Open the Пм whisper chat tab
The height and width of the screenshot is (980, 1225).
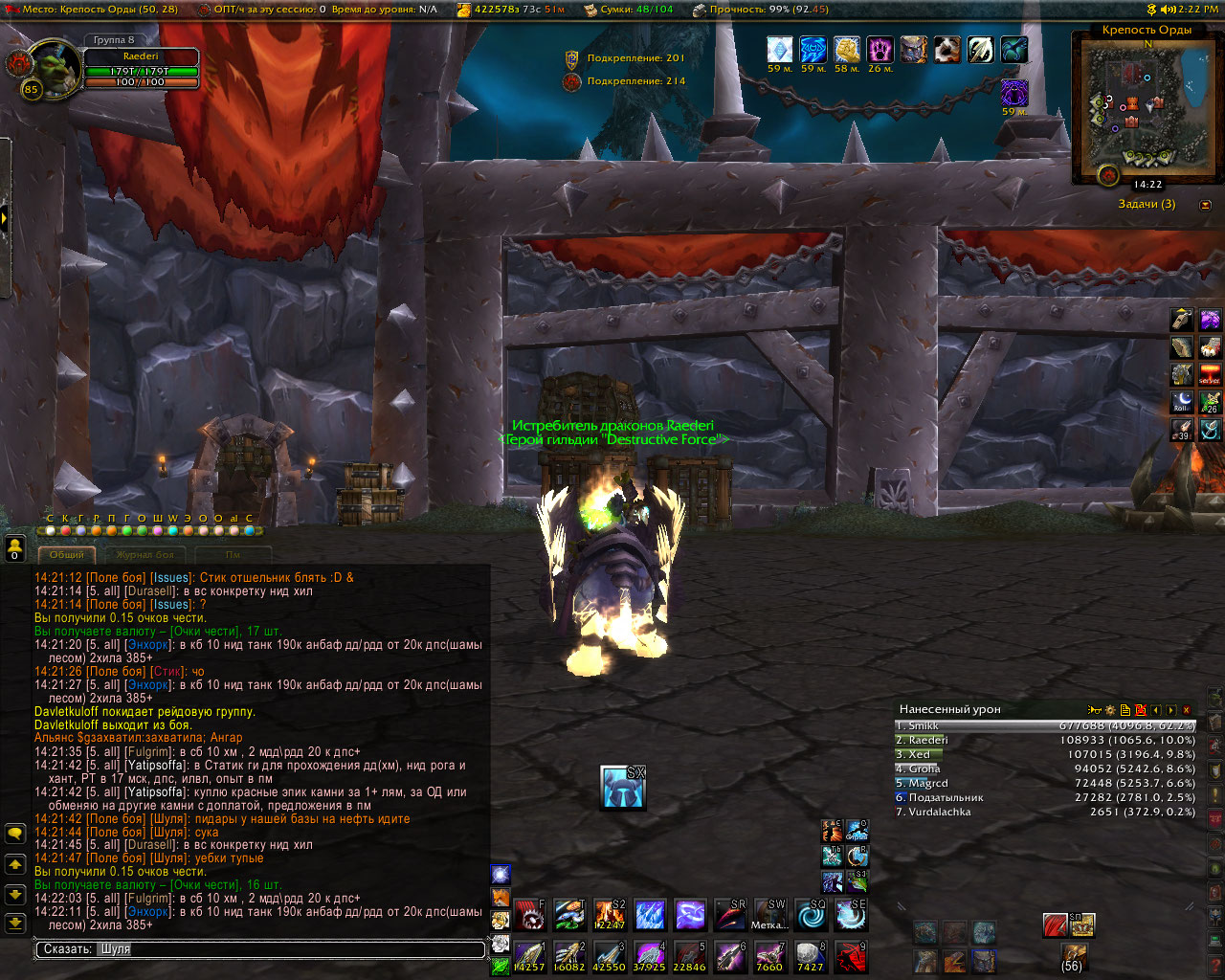click(x=233, y=555)
